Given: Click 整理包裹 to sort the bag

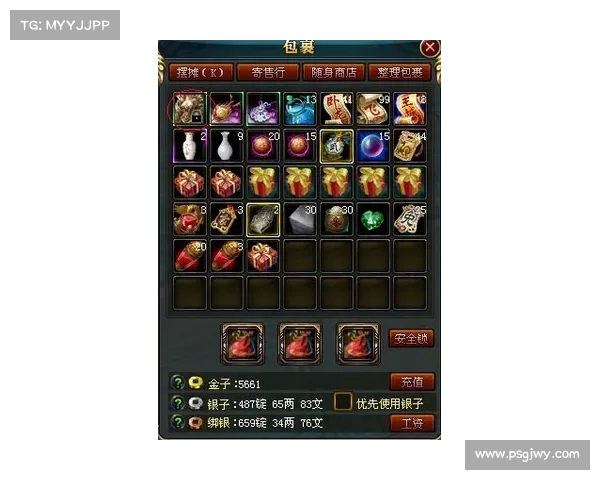Looking at the screenshot, I should 399,72.
